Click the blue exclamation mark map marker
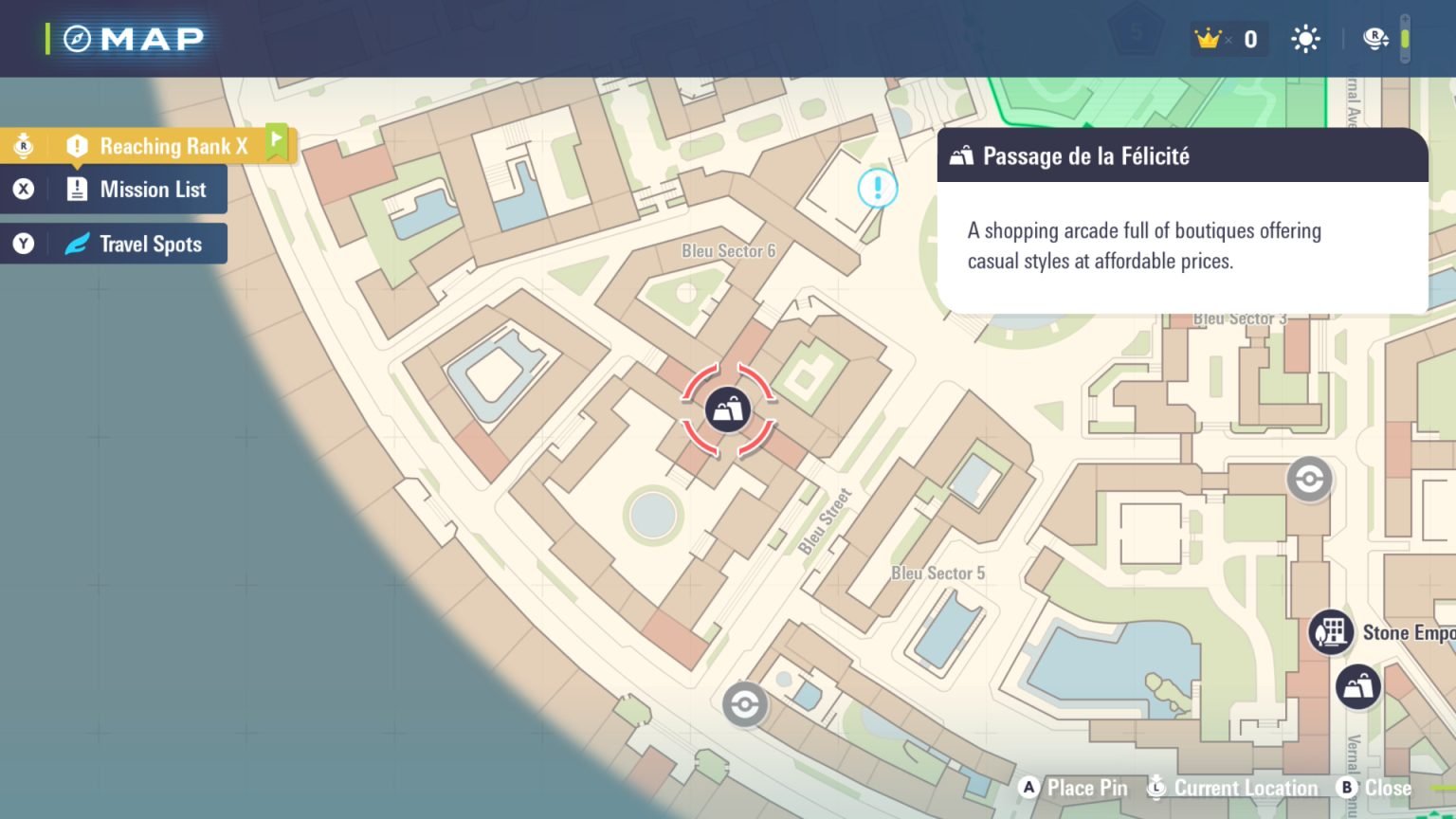Image resolution: width=1456 pixels, height=819 pixels. (877, 188)
